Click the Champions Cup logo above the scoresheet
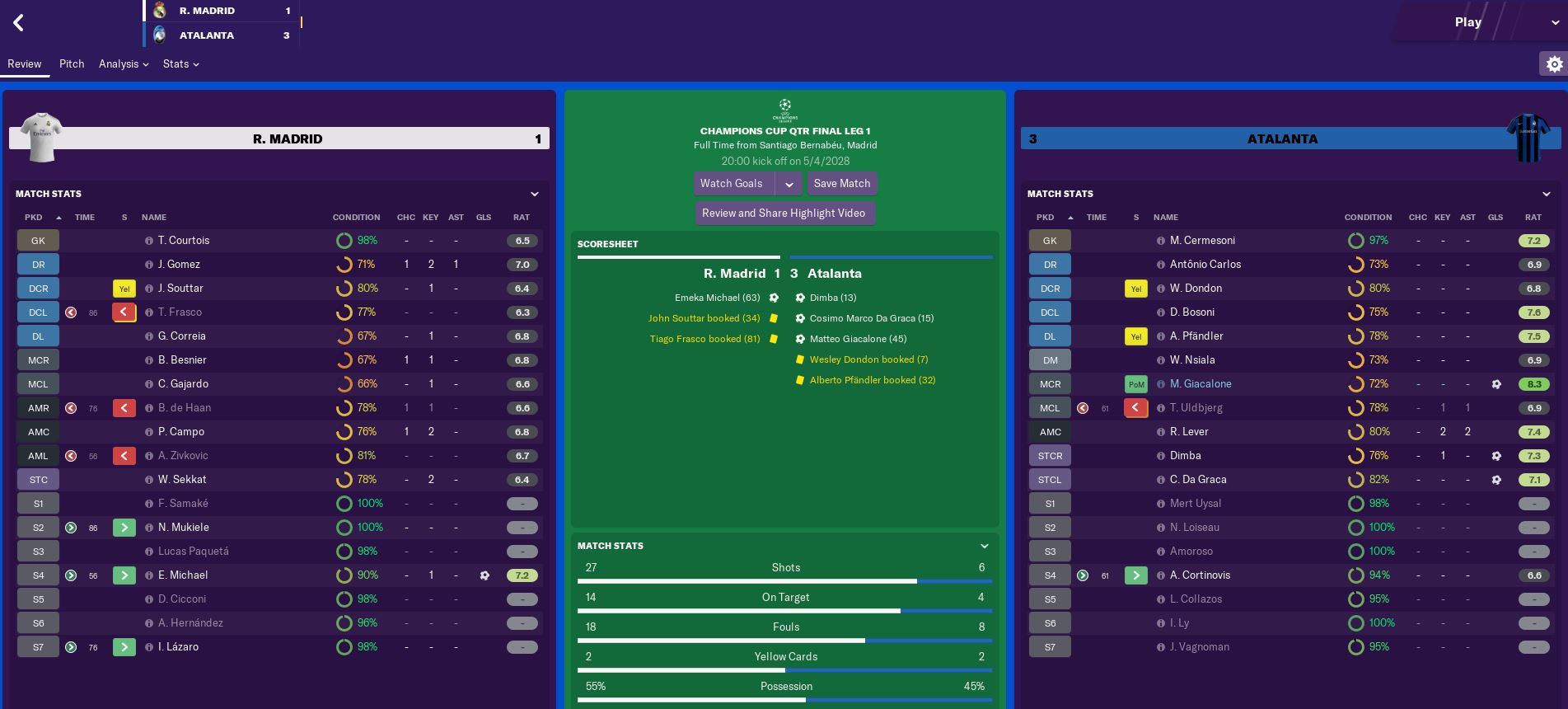 coord(784,110)
